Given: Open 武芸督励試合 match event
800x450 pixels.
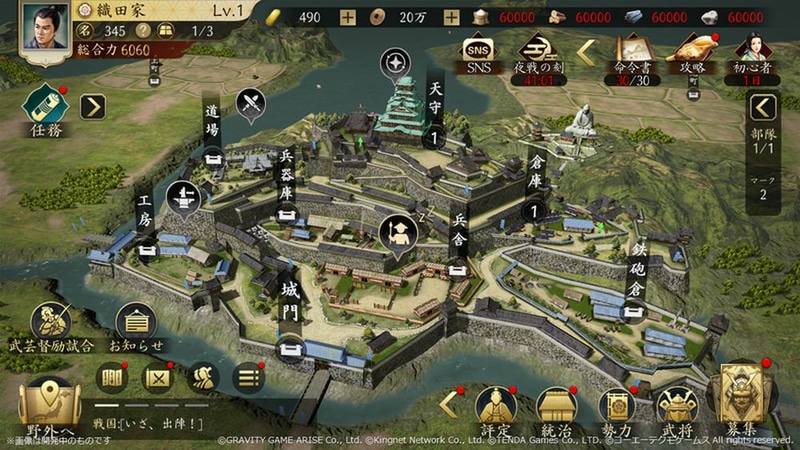Looking at the screenshot, I should pos(50,327).
